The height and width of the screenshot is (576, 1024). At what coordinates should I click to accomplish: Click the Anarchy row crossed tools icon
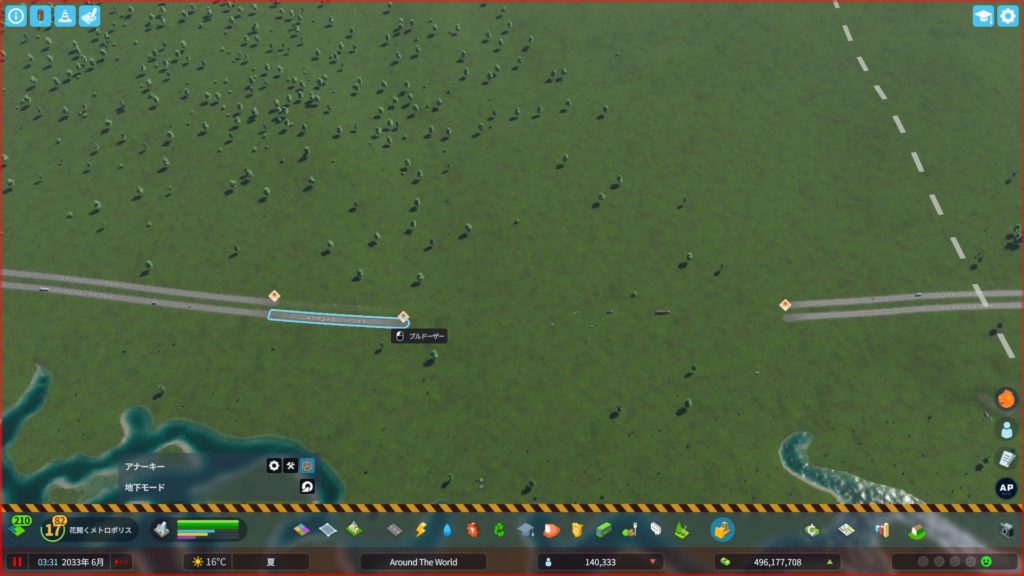click(x=290, y=466)
